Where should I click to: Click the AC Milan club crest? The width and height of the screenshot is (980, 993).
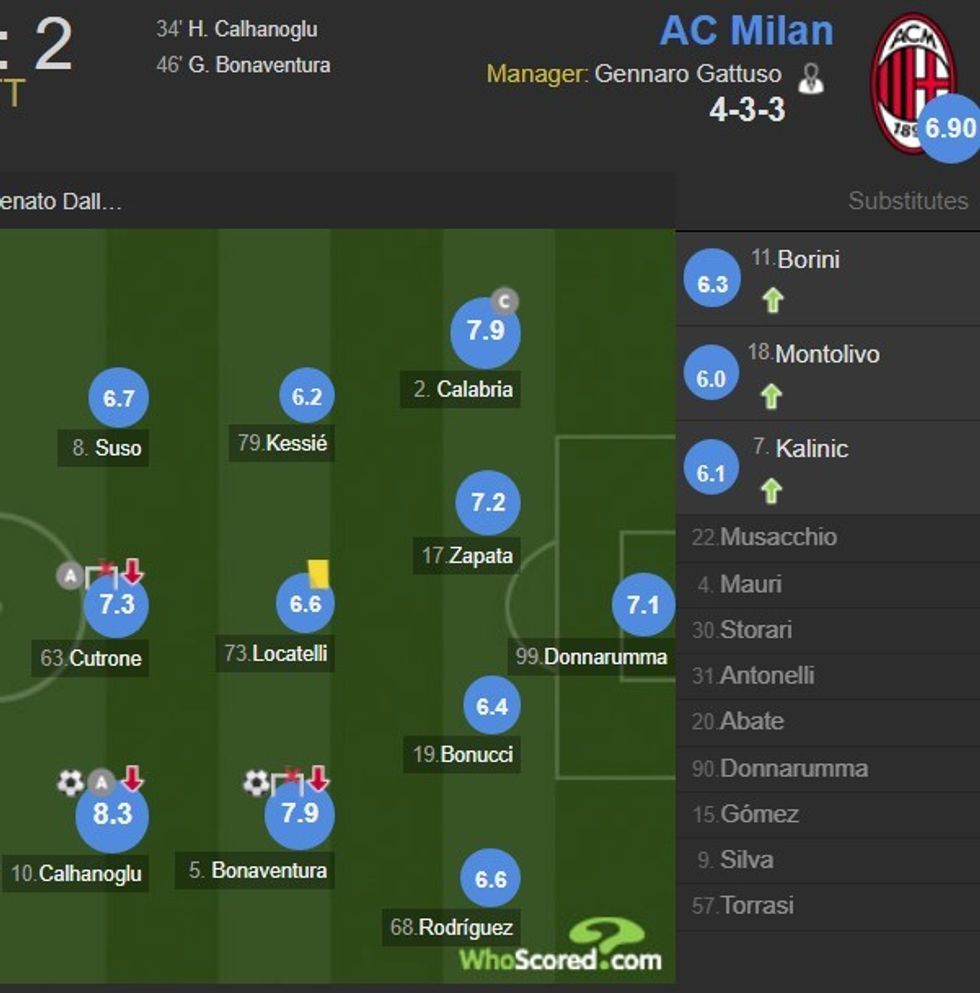coord(912,82)
